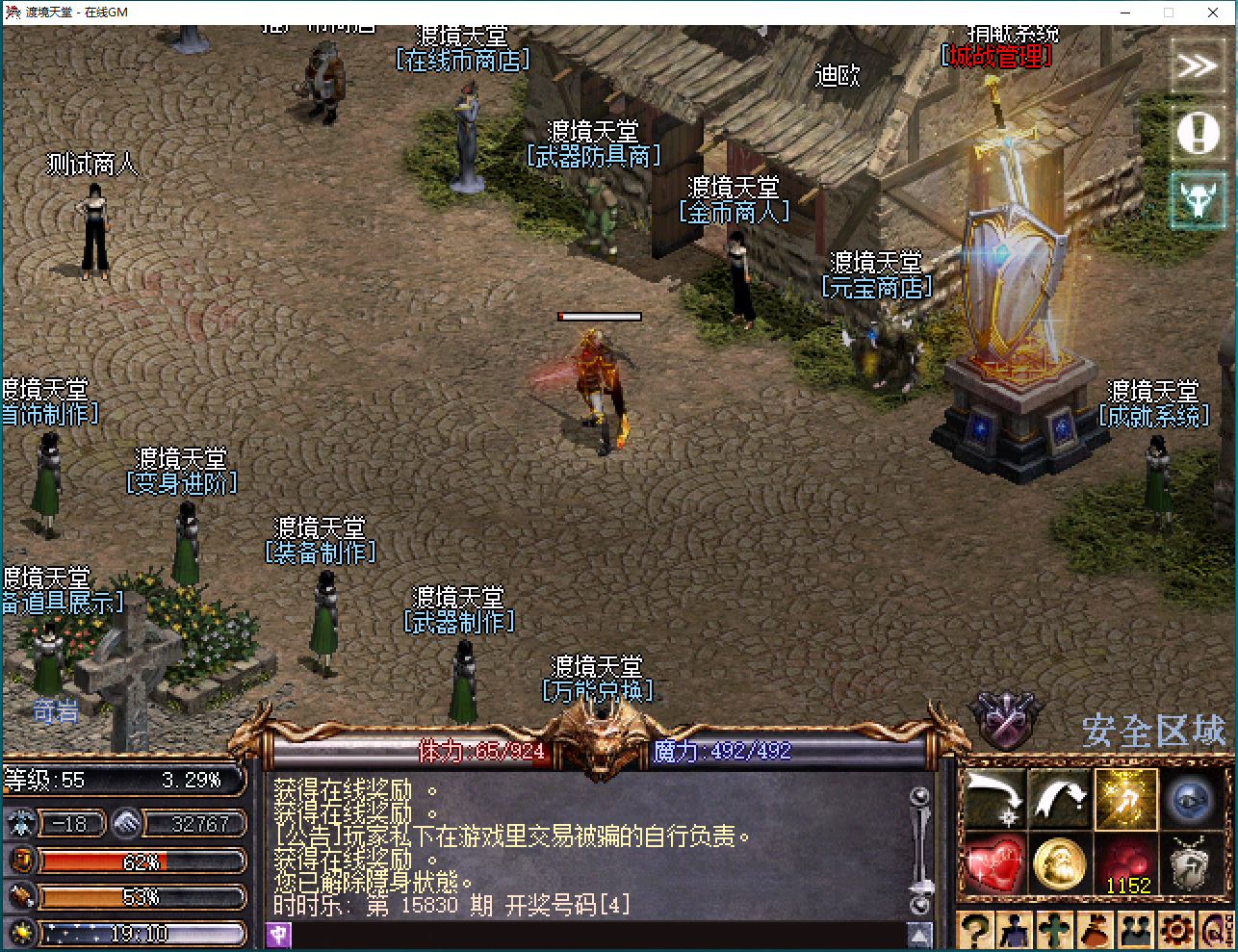Expand the double-arrow side panel button
The height and width of the screenshot is (952, 1238).
pyautogui.click(x=1197, y=66)
